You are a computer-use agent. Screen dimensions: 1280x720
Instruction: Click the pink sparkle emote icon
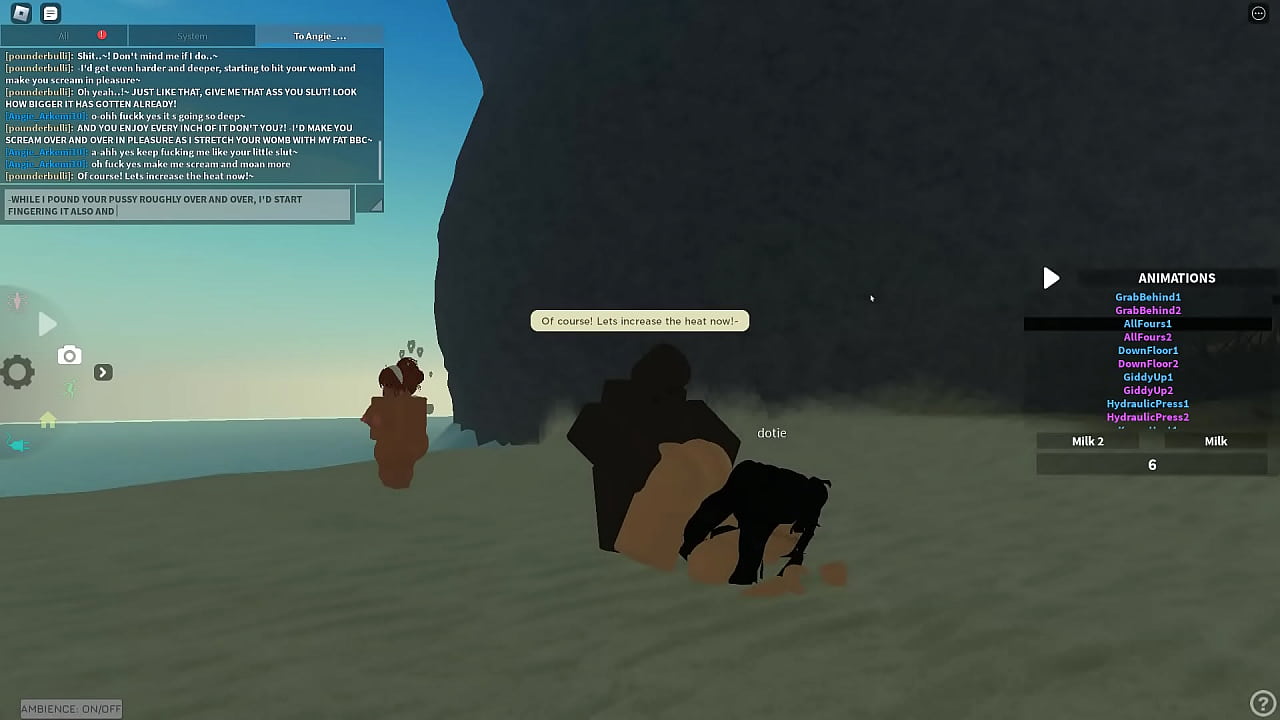point(16,300)
